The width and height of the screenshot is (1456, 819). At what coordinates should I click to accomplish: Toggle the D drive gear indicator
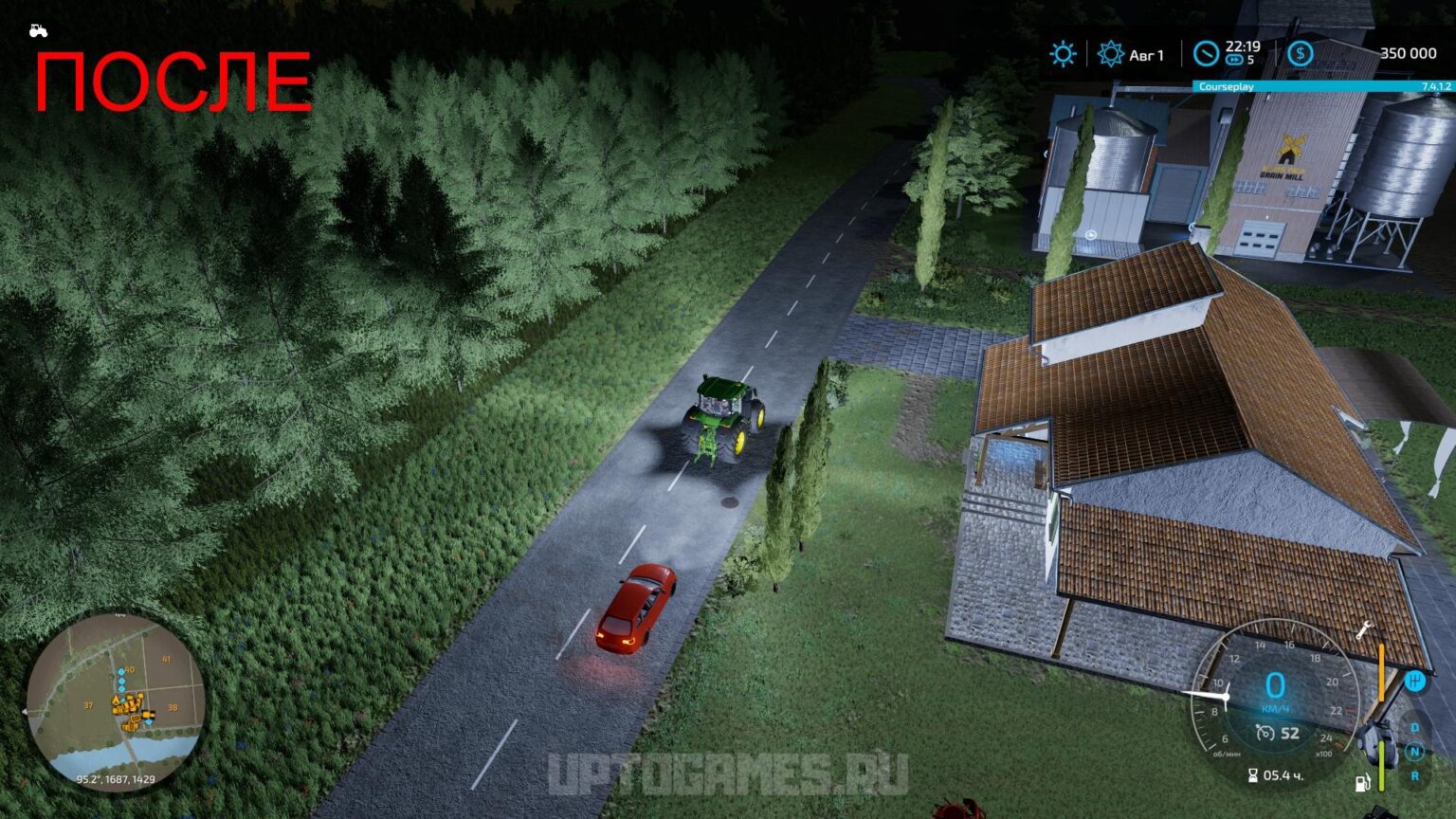1414,727
